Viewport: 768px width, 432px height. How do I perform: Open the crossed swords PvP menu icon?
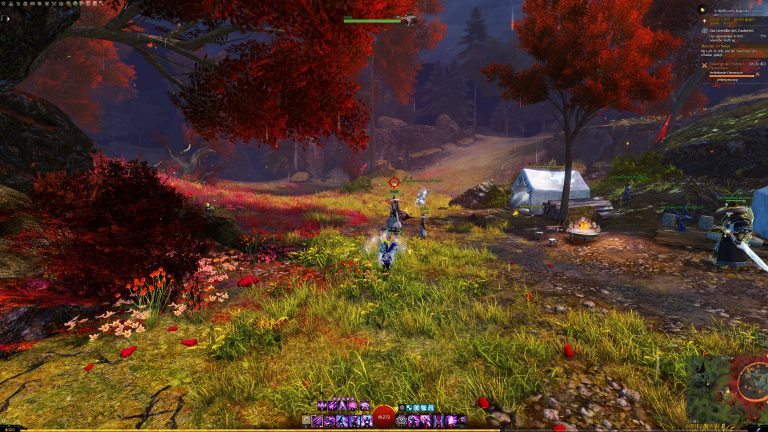click(x=54, y=4)
